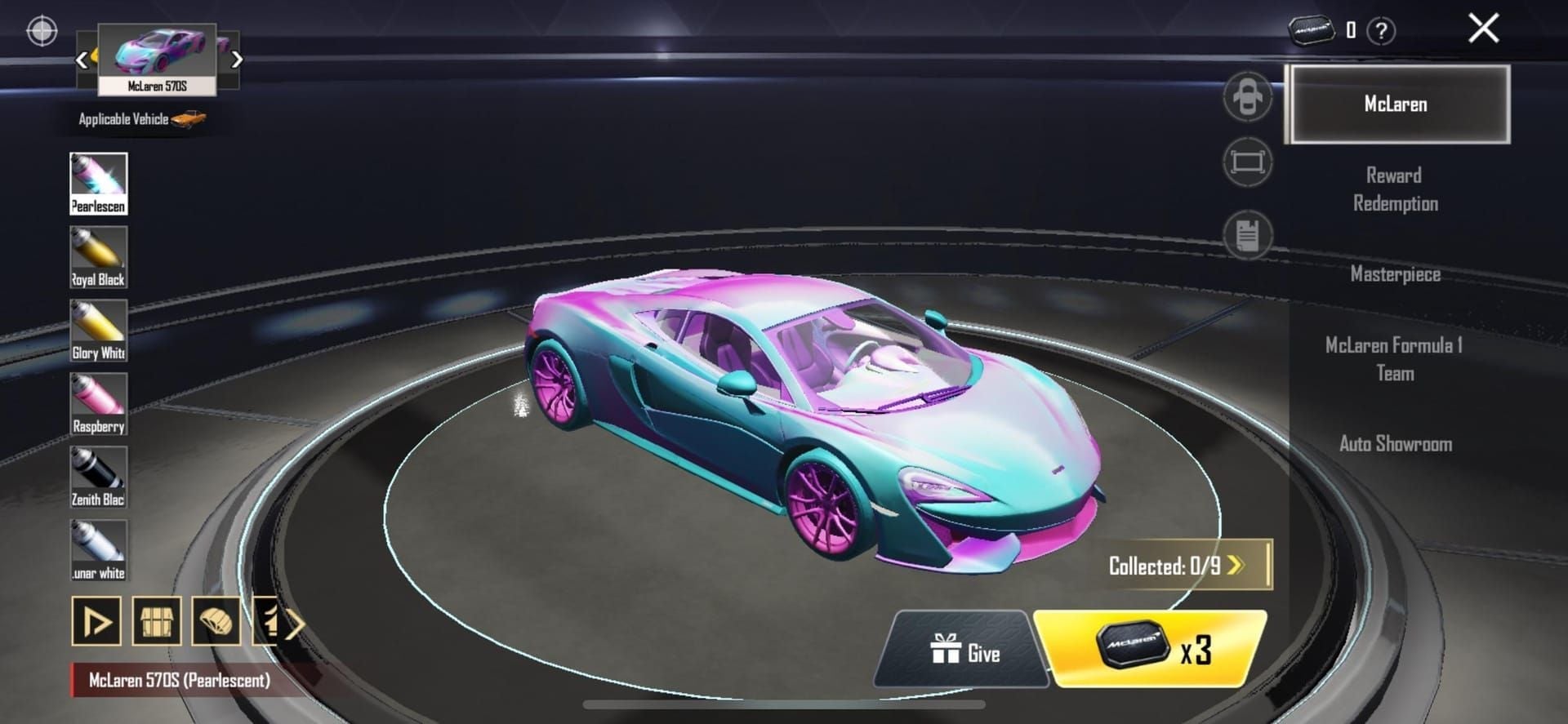Image resolution: width=1568 pixels, height=724 pixels.
Task: Toggle the car doors open icon
Action: [1247, 97]
